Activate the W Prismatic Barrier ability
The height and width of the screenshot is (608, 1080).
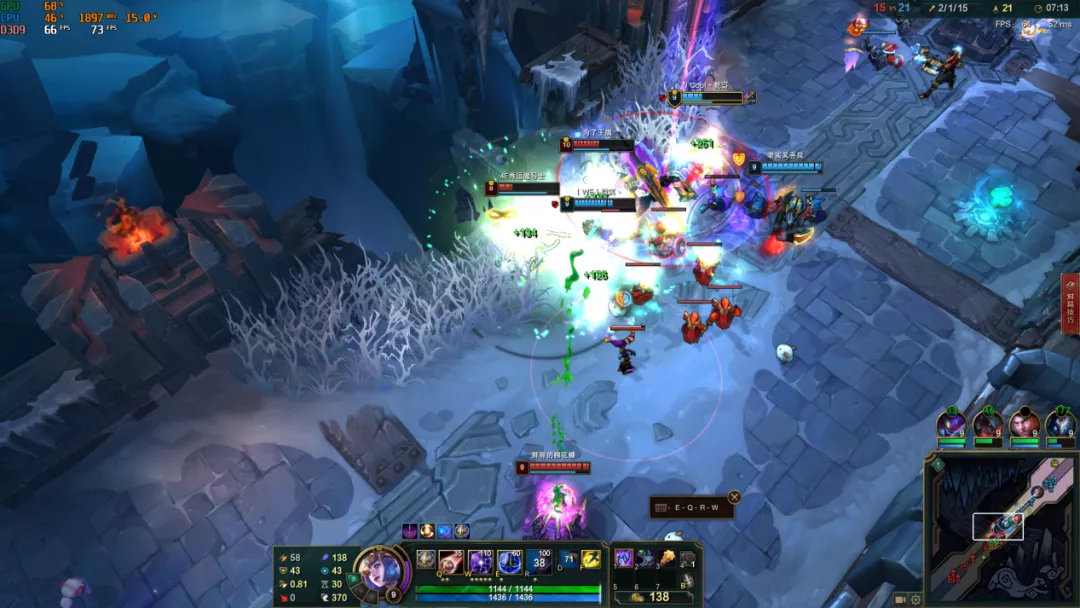(480, 561)
